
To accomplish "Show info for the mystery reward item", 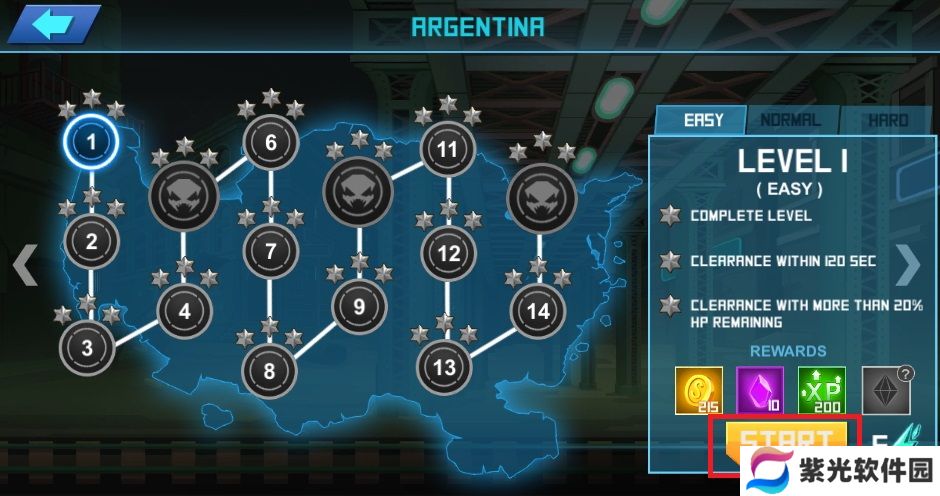I will (x=886, y=389).
